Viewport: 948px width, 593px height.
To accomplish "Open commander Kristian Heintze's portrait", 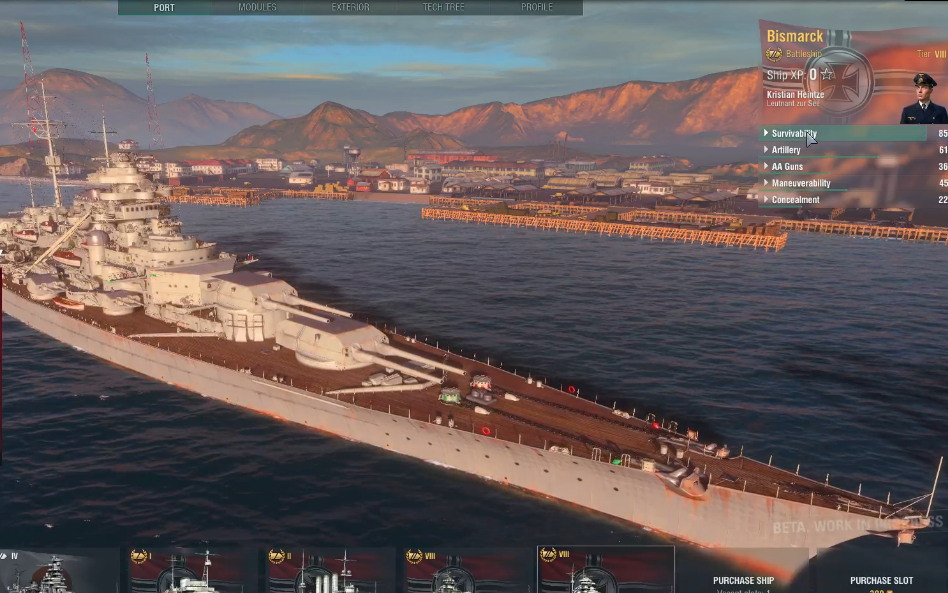I will pyautogui.click(x=922, y=98).
